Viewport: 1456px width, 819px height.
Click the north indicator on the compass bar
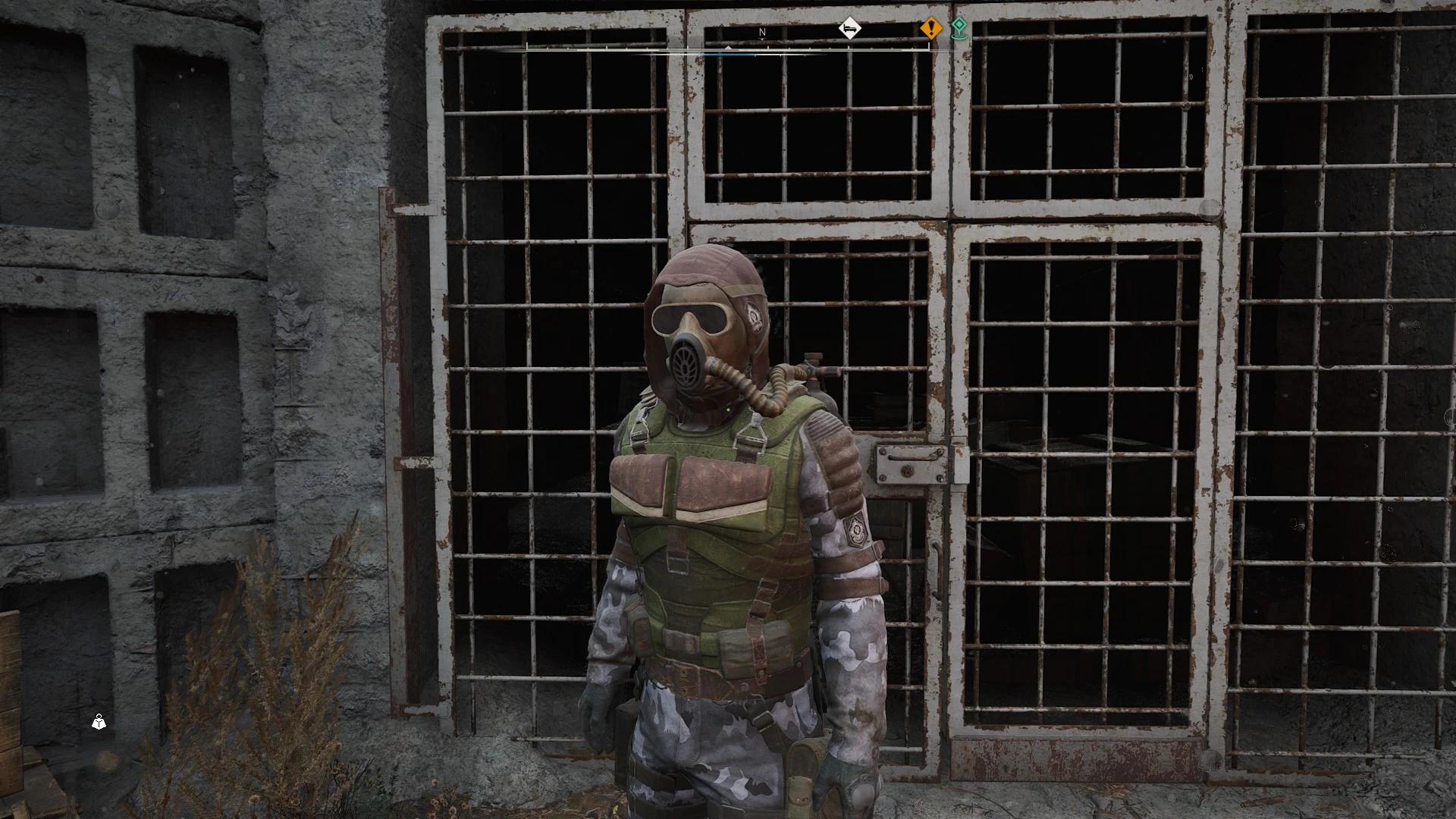point(763,33)
